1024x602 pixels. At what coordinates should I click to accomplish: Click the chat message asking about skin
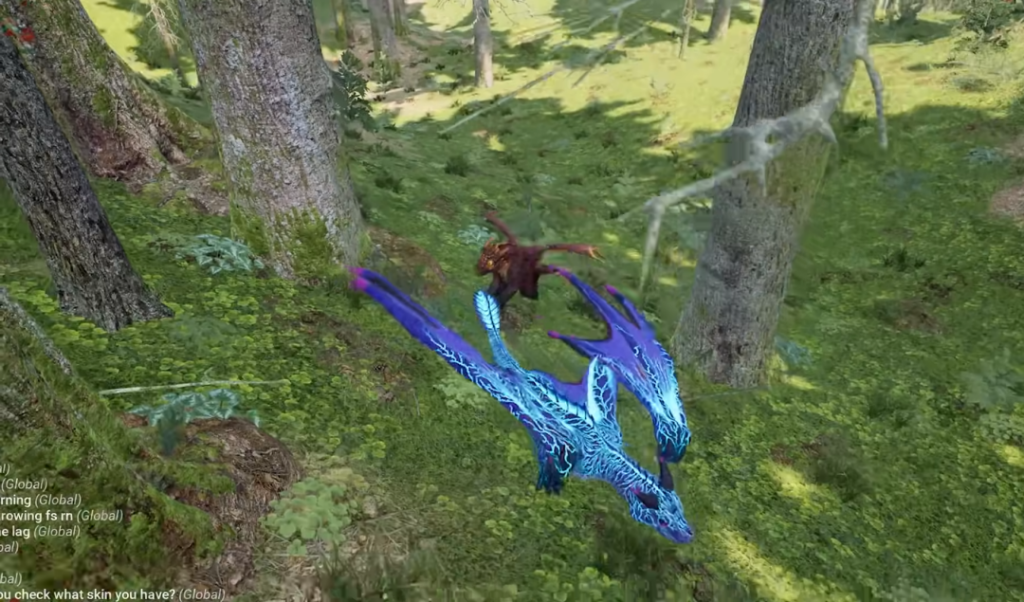(111, 594)
